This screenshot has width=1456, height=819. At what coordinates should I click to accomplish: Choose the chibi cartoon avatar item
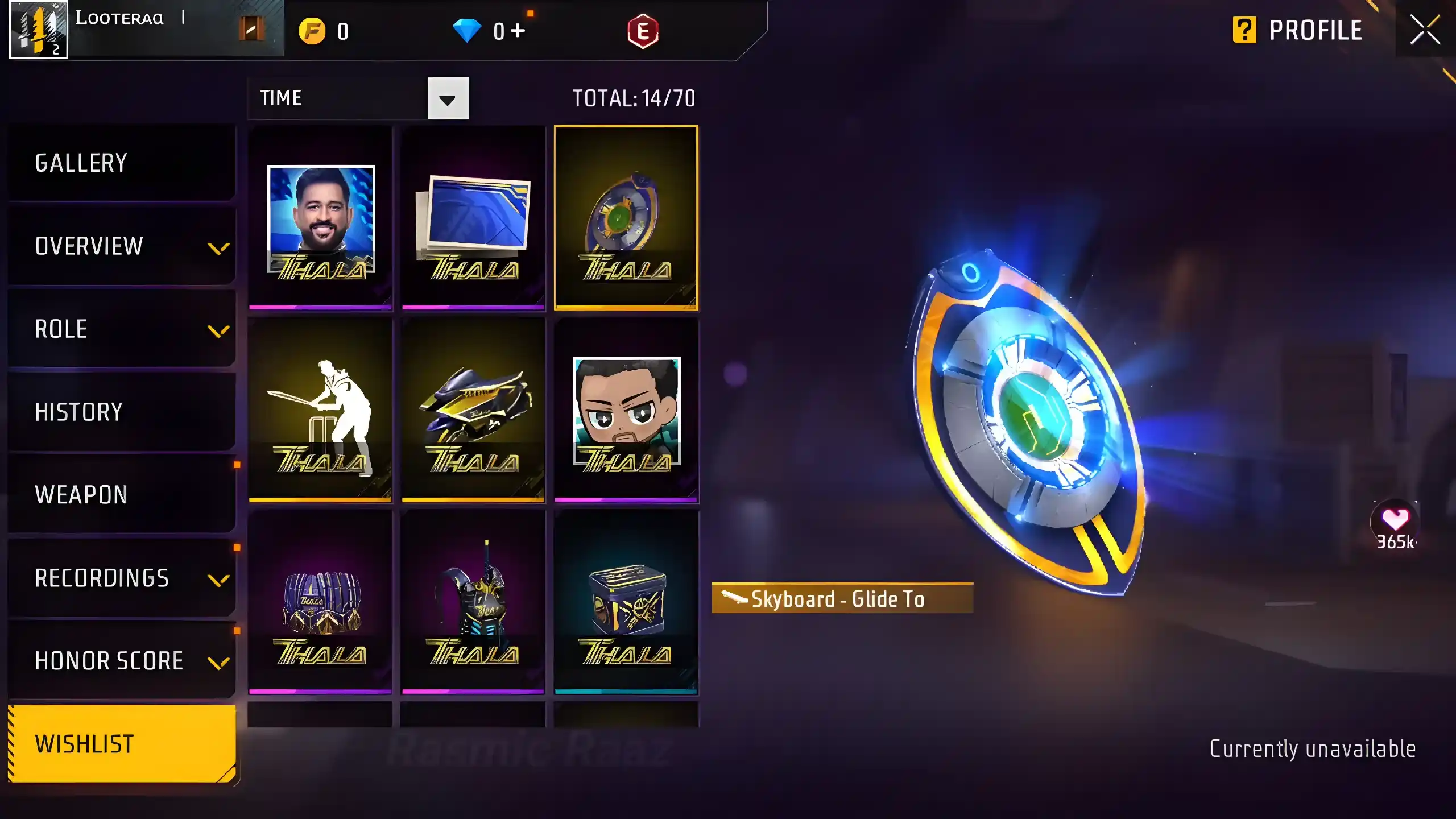tap(626, 411)
